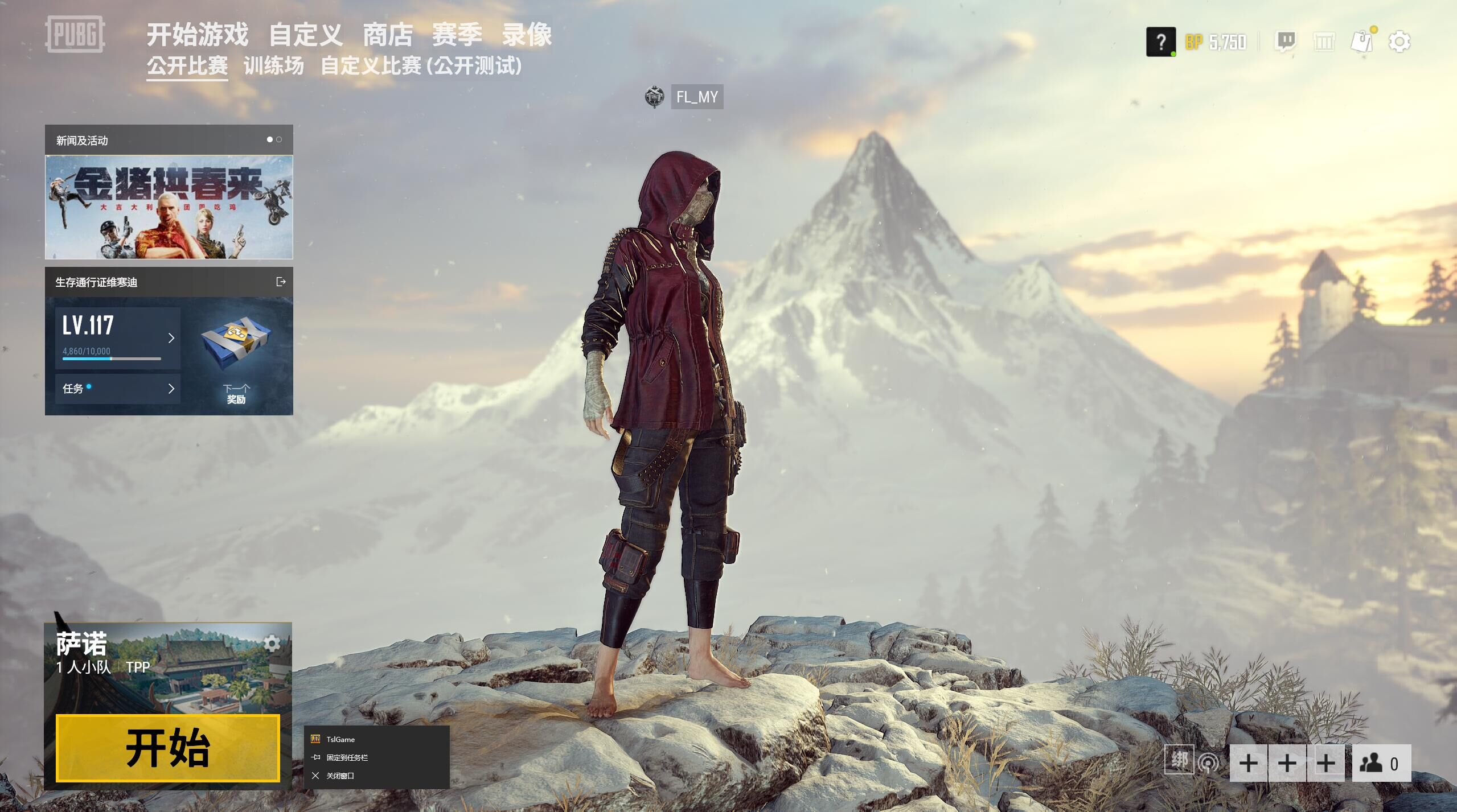Click the Twitch icon in top bar
Screen dimensions: 1457x812
click(1286, 42)
